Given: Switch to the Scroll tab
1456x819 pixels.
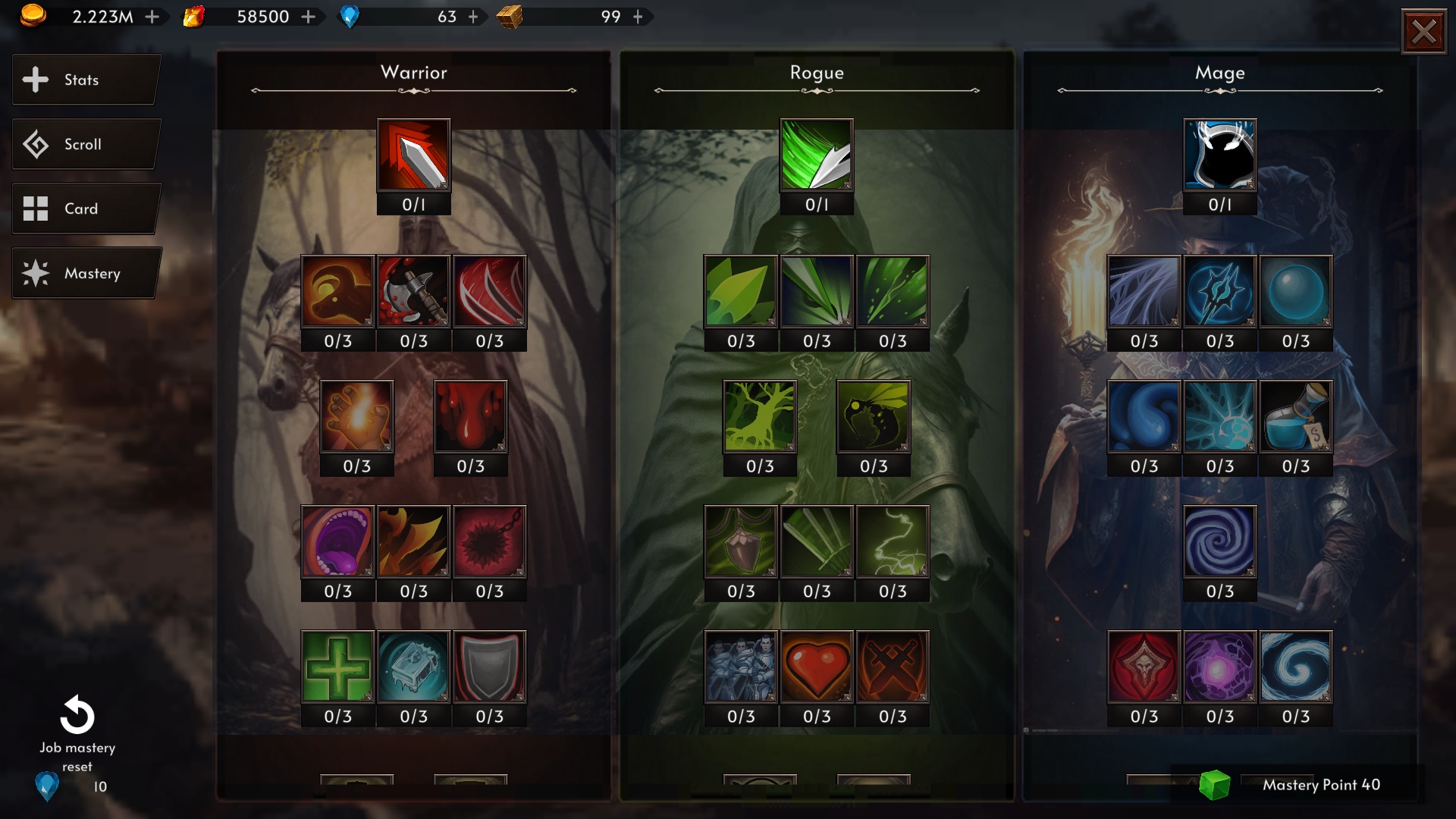Looking at the screenshot, I should [85, 144].
